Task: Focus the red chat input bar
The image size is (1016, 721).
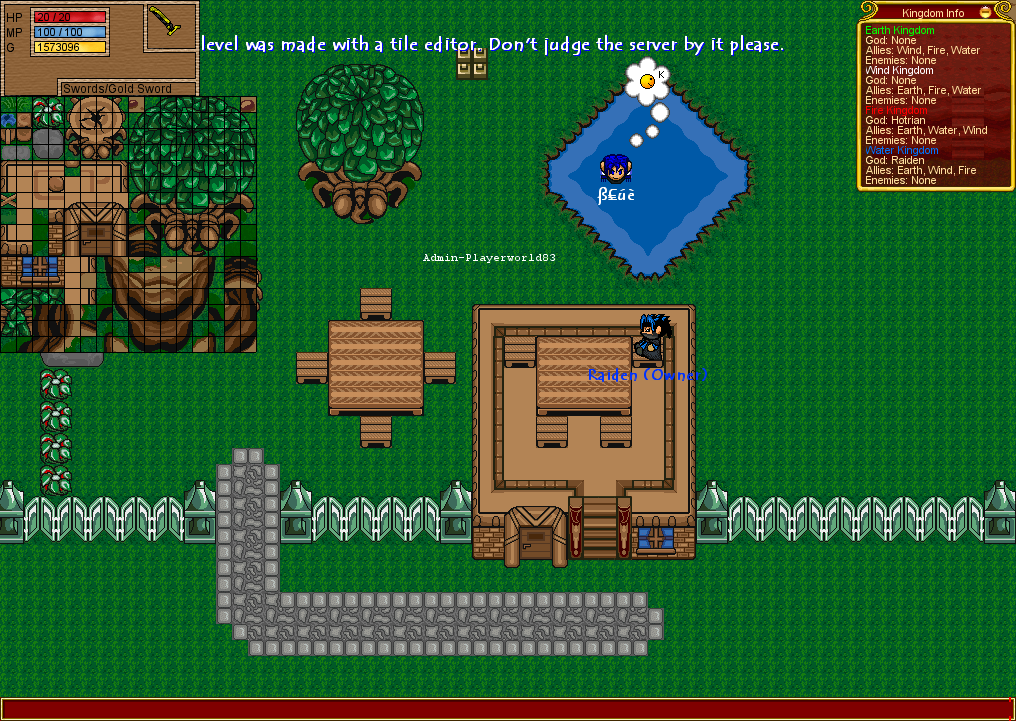Action: point(508,709)
